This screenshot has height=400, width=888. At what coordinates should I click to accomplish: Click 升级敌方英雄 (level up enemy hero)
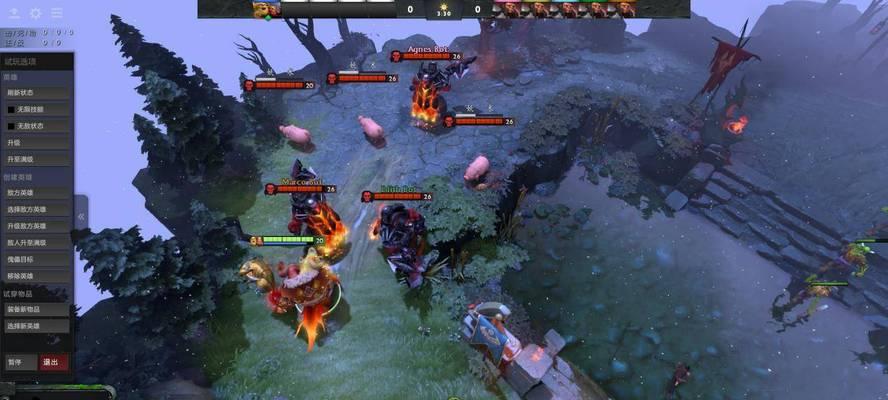(36, 226)
